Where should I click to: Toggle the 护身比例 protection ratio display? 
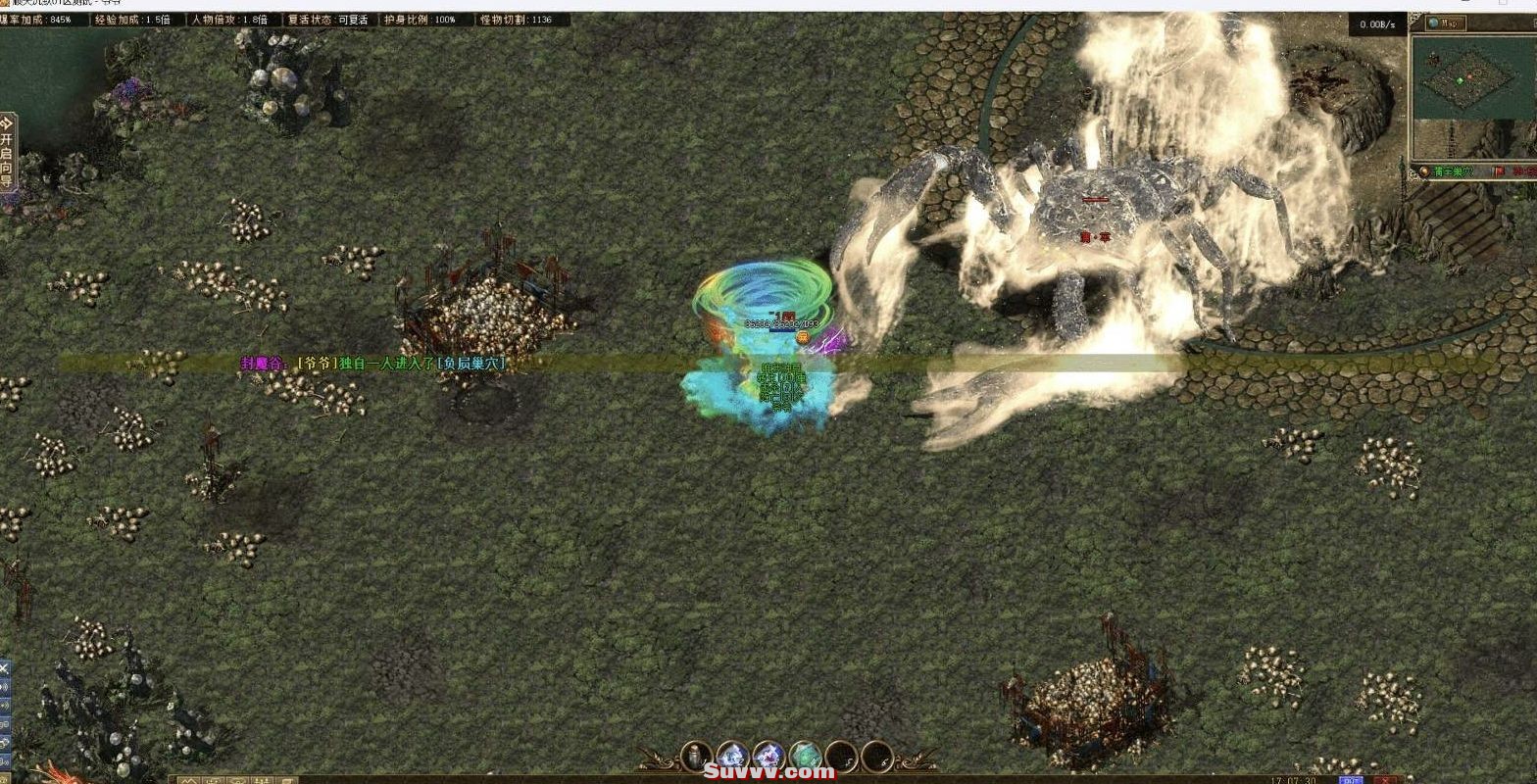[x=420, y=18]
